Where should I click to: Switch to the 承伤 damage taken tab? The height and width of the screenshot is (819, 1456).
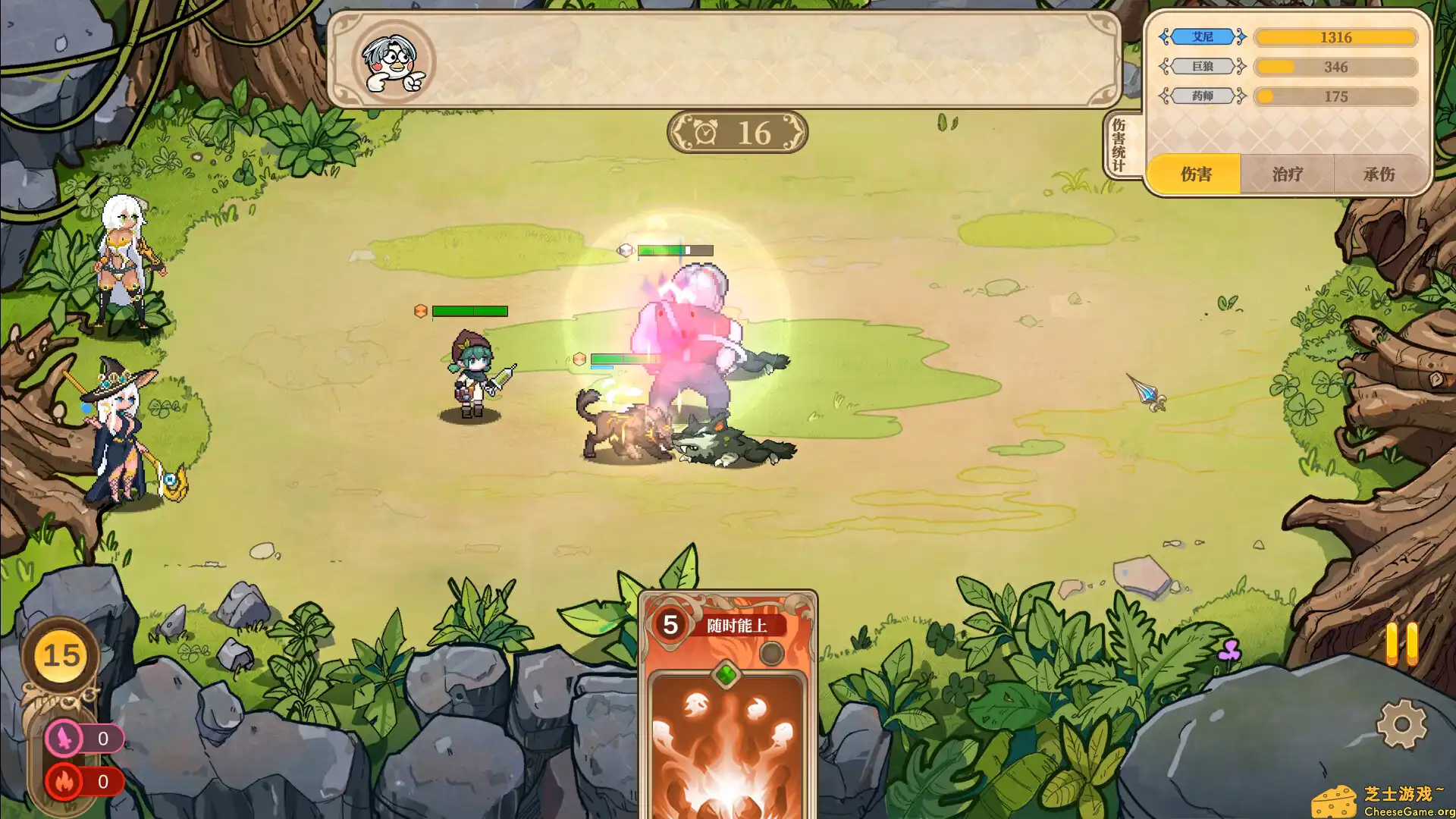tap(1380, 174)
